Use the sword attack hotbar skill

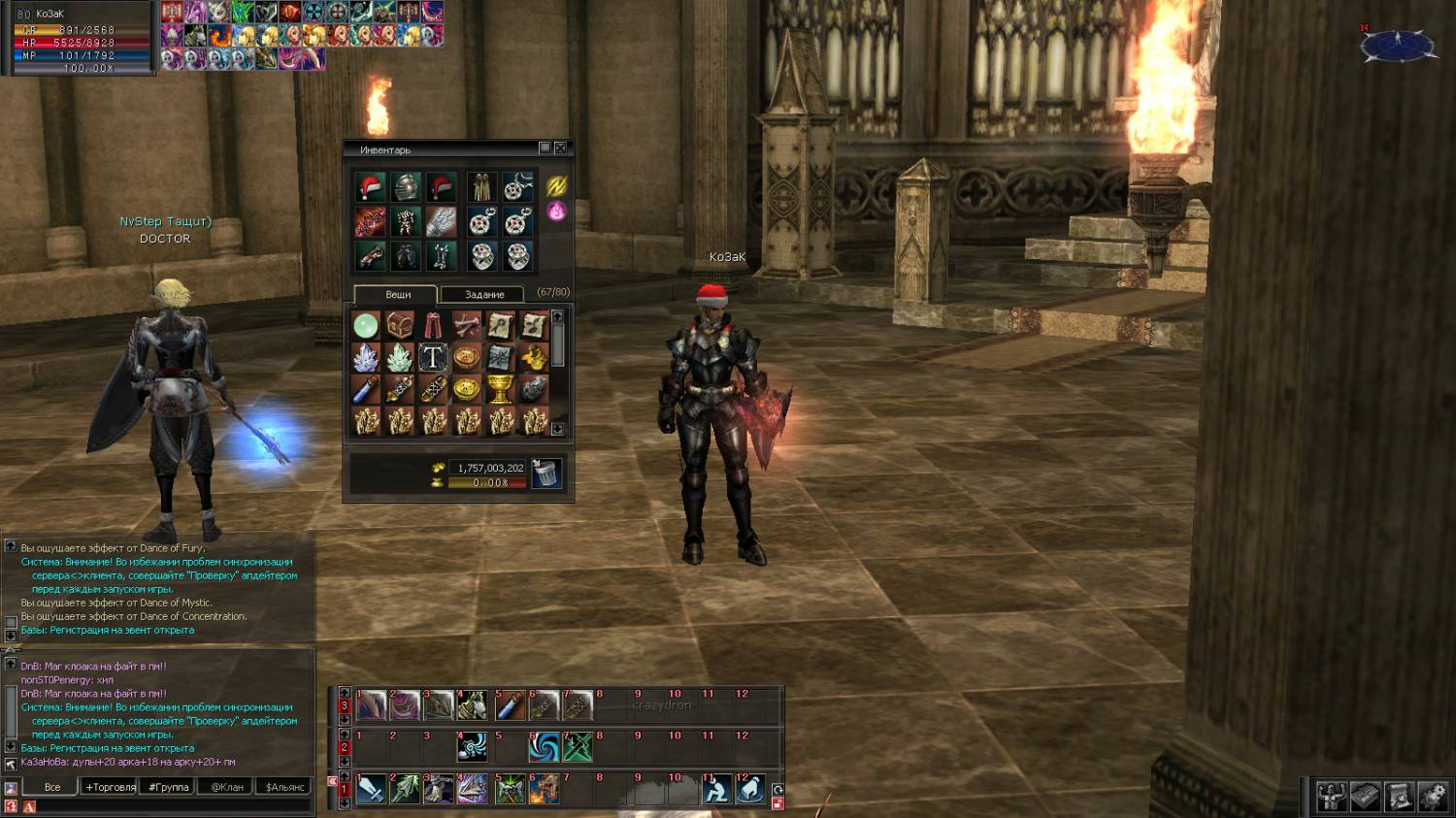pos(371,789)
